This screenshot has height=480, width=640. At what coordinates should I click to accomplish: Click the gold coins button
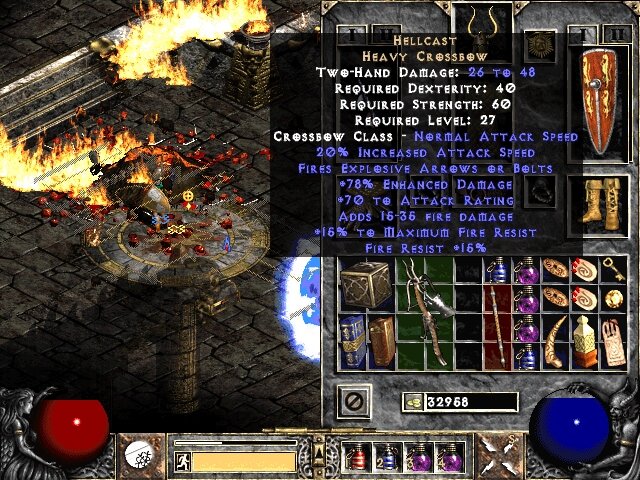pyautogui.click(x=413, y=401)
